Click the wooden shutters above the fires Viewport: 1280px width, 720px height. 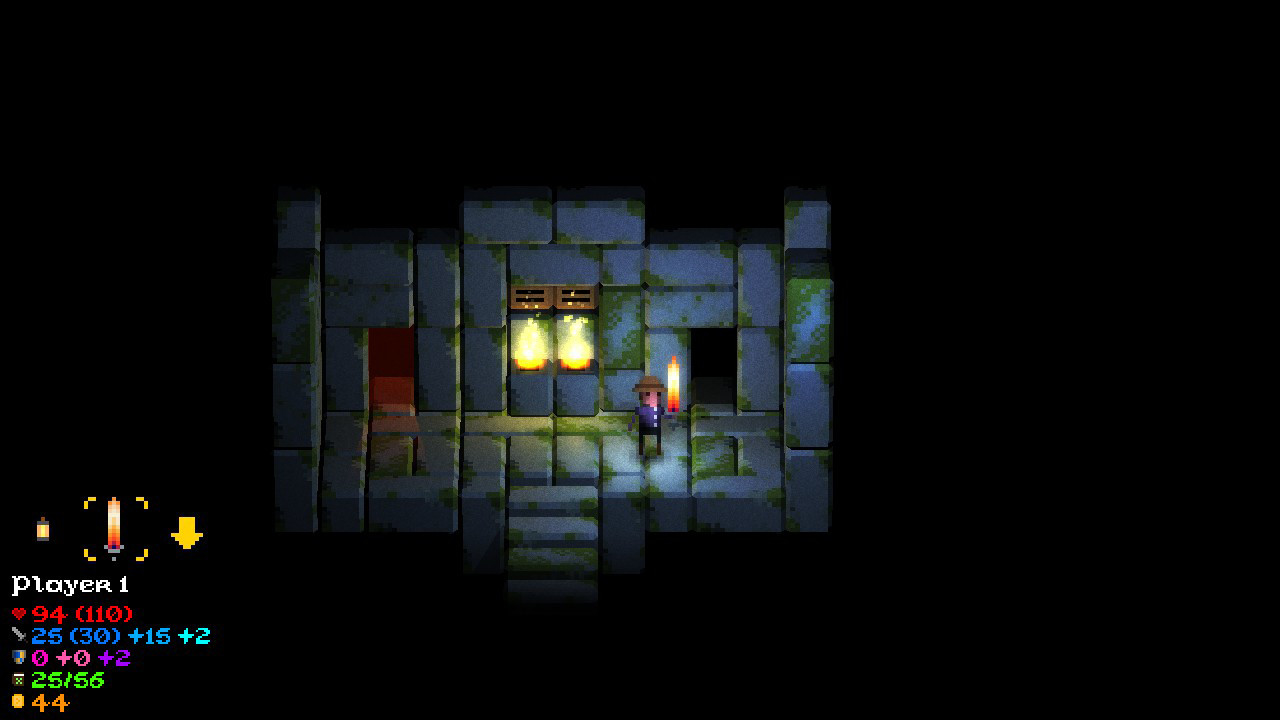coord(555,296)
